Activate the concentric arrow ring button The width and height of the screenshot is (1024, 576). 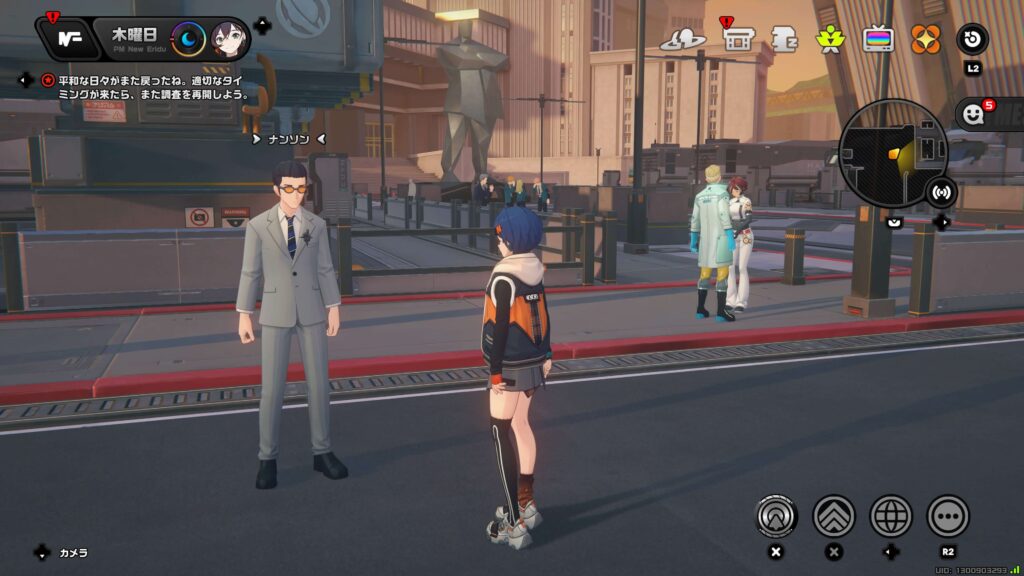click(775, 516)
